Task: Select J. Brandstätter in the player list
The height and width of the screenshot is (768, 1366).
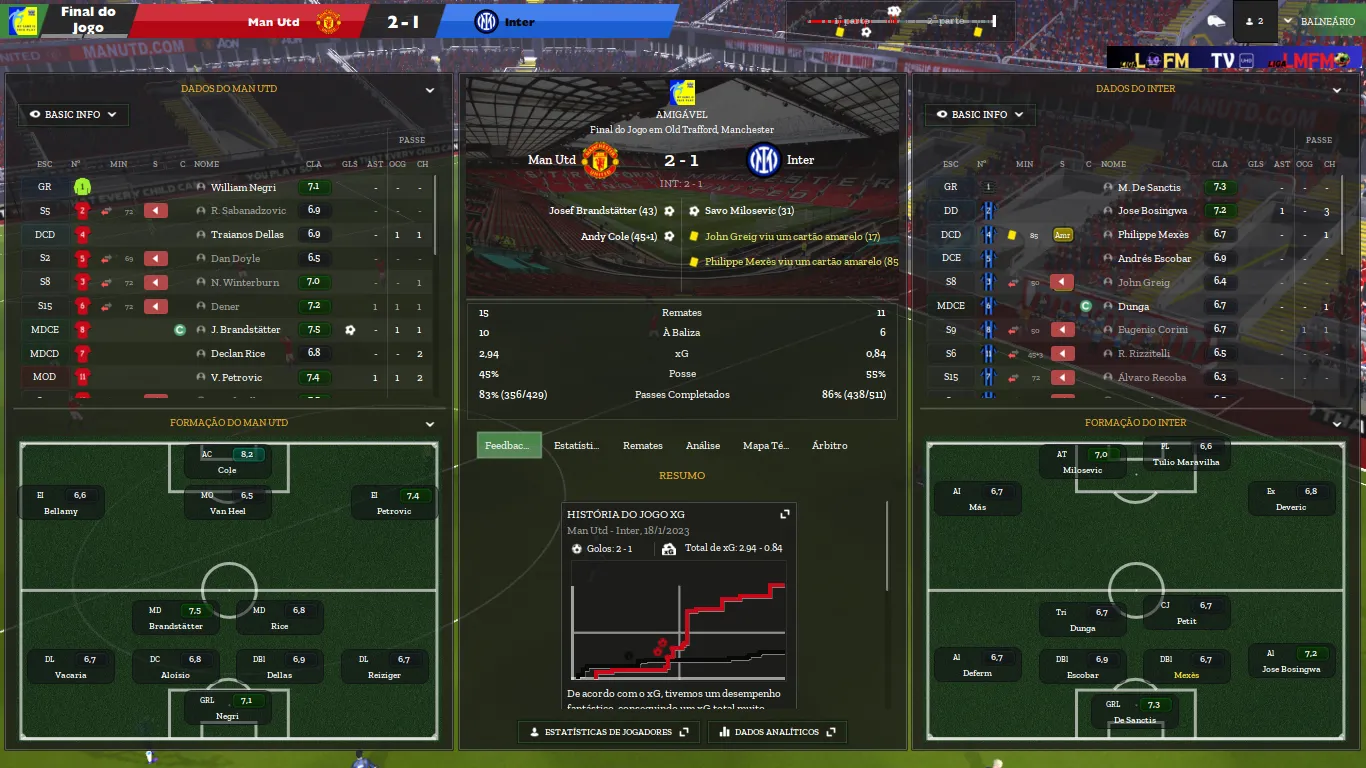Action: coord(245,330)
